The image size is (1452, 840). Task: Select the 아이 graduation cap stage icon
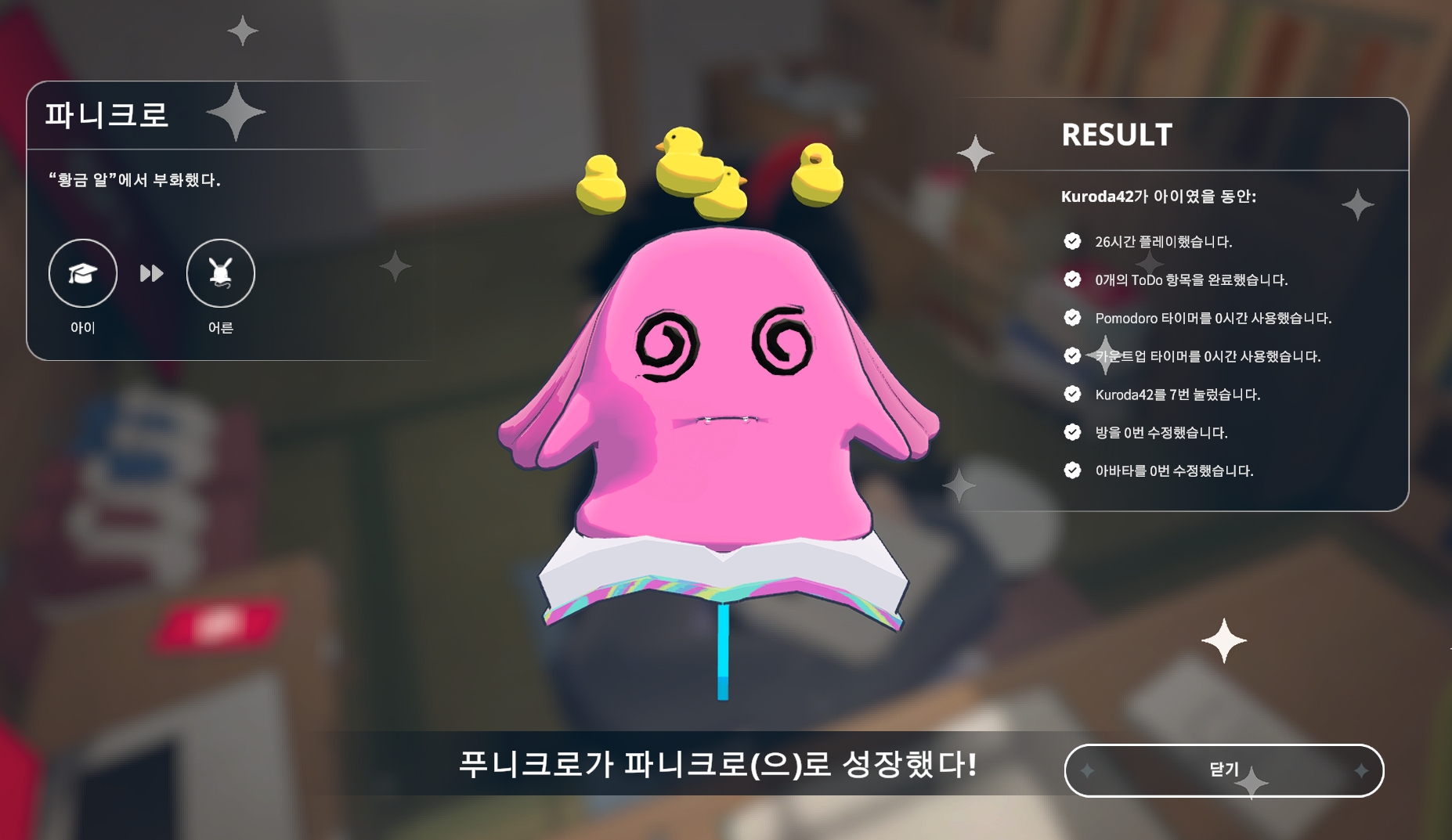click(83, 273)
